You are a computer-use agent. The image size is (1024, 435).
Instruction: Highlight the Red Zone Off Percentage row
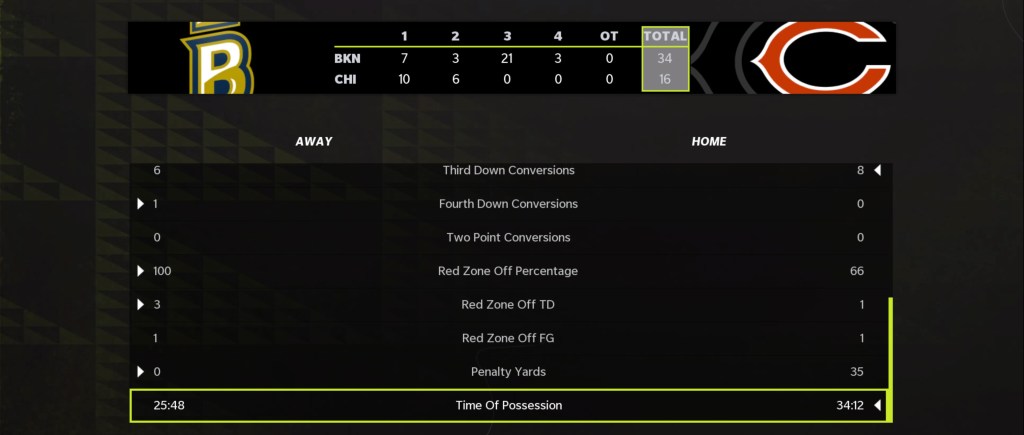pyautogui.click(x=509, y=271)
